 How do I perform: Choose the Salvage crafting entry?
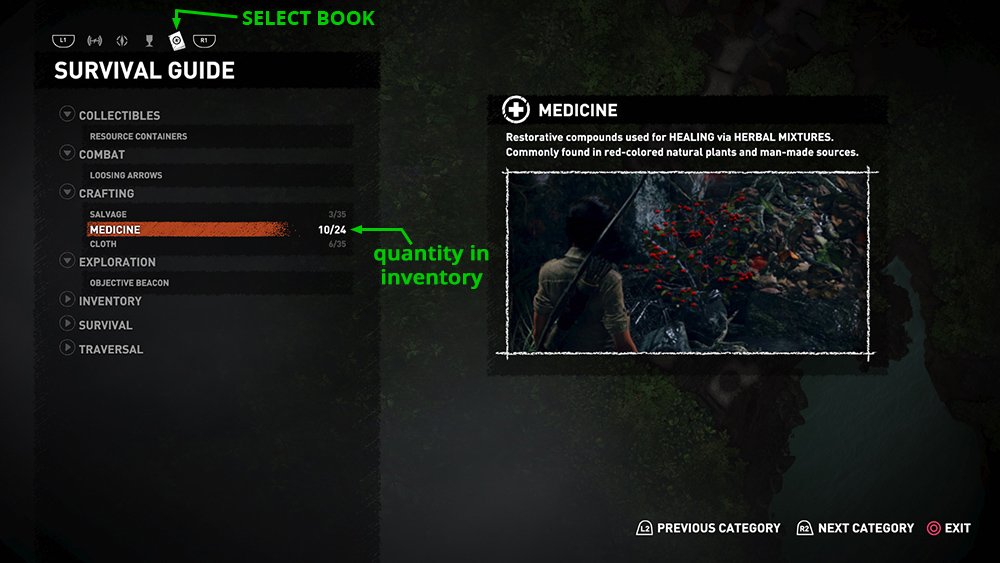pos(108,215)
